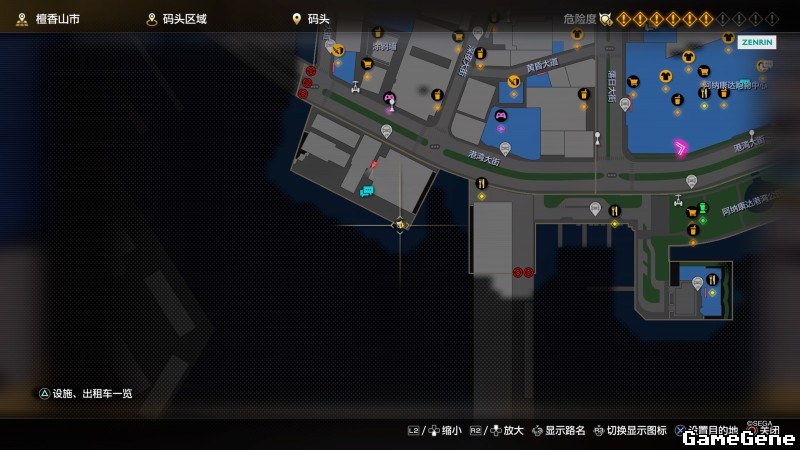Select the restaurant marker on the small fenced island
The width and height of the screenshot is (800, 450).
click(712, 280)
